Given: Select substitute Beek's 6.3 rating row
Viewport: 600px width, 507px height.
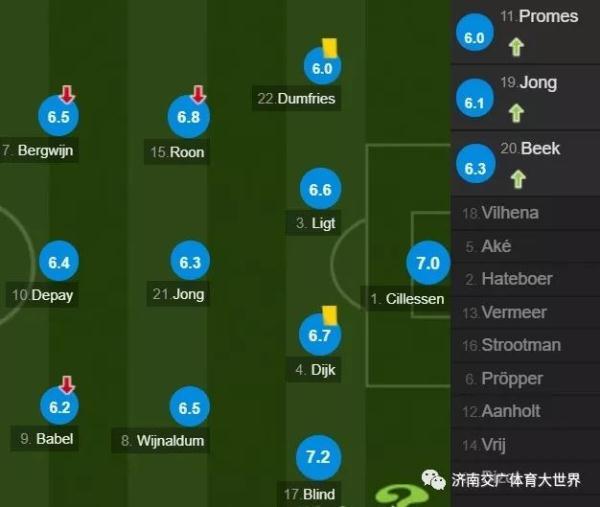Looking at the screenshot, I should tap(524, 162).
